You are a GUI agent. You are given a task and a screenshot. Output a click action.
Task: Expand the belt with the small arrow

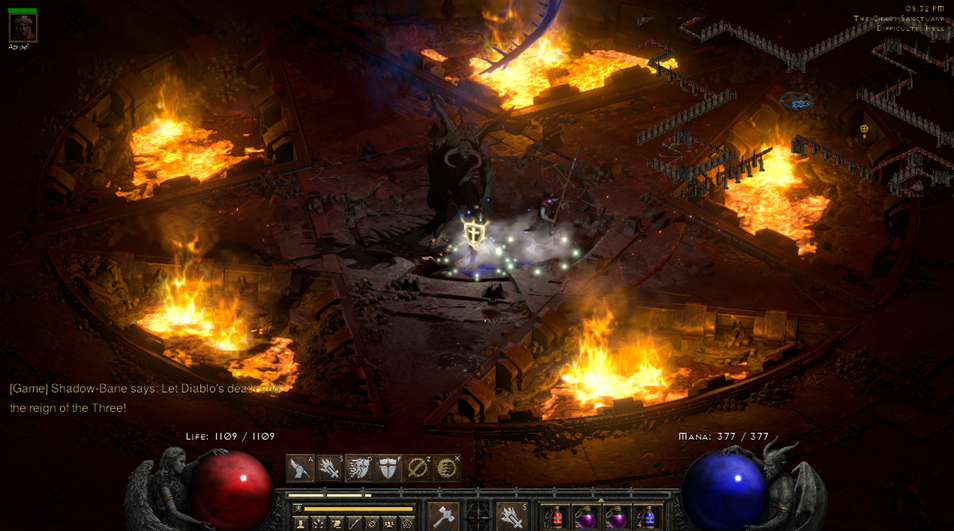(x=601, y=500)
